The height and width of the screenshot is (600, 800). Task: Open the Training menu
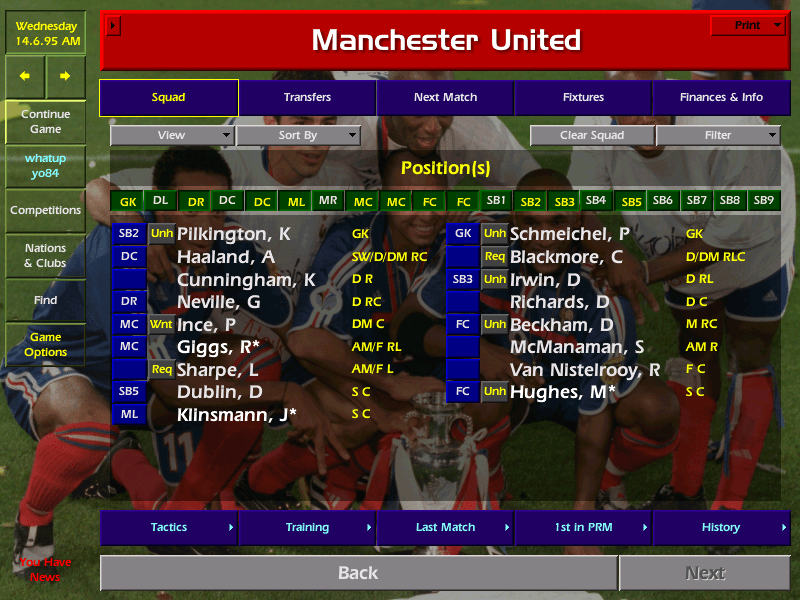coord(307,527)
